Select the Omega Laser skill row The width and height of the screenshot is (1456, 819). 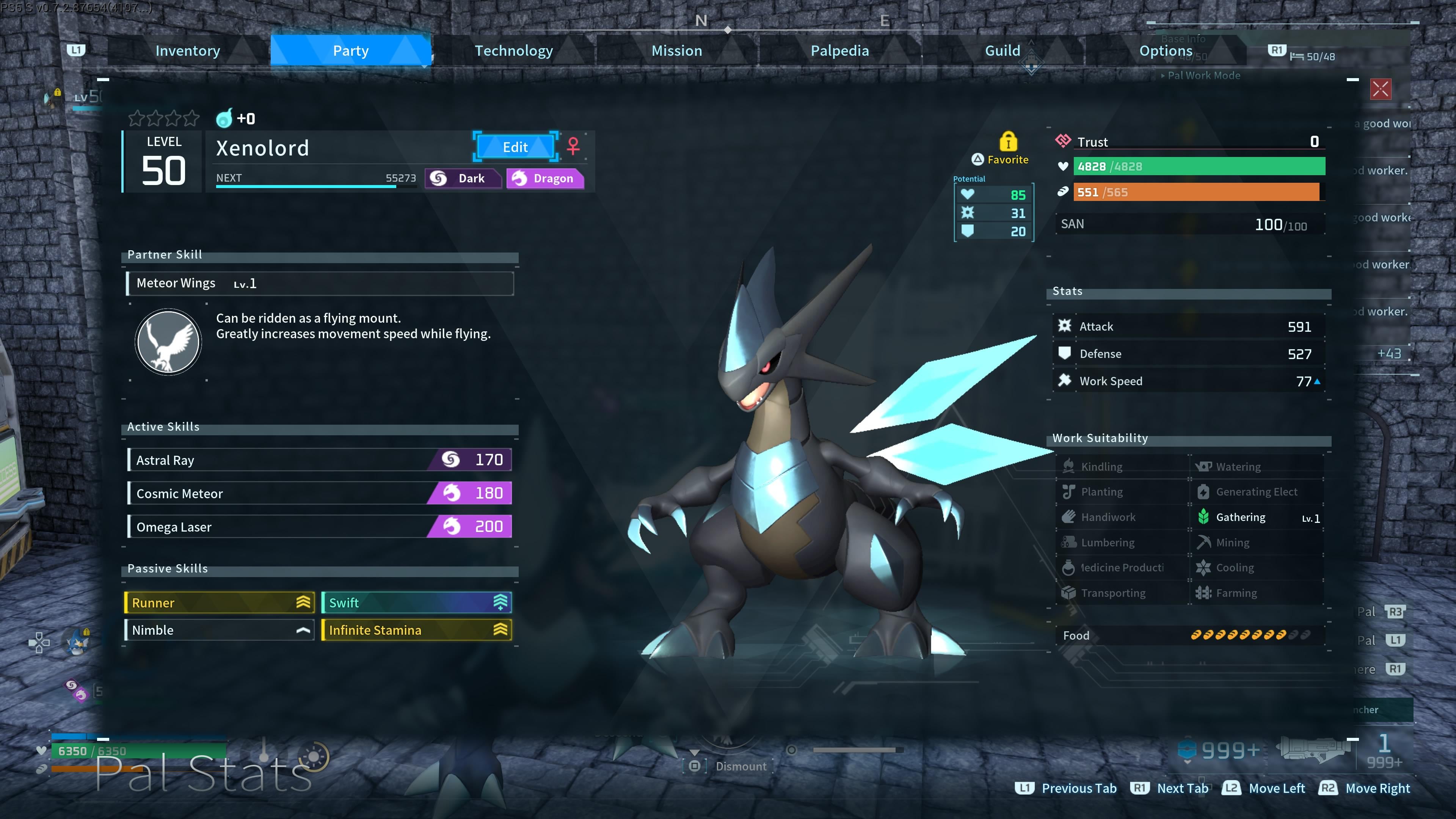click(320, 527)
